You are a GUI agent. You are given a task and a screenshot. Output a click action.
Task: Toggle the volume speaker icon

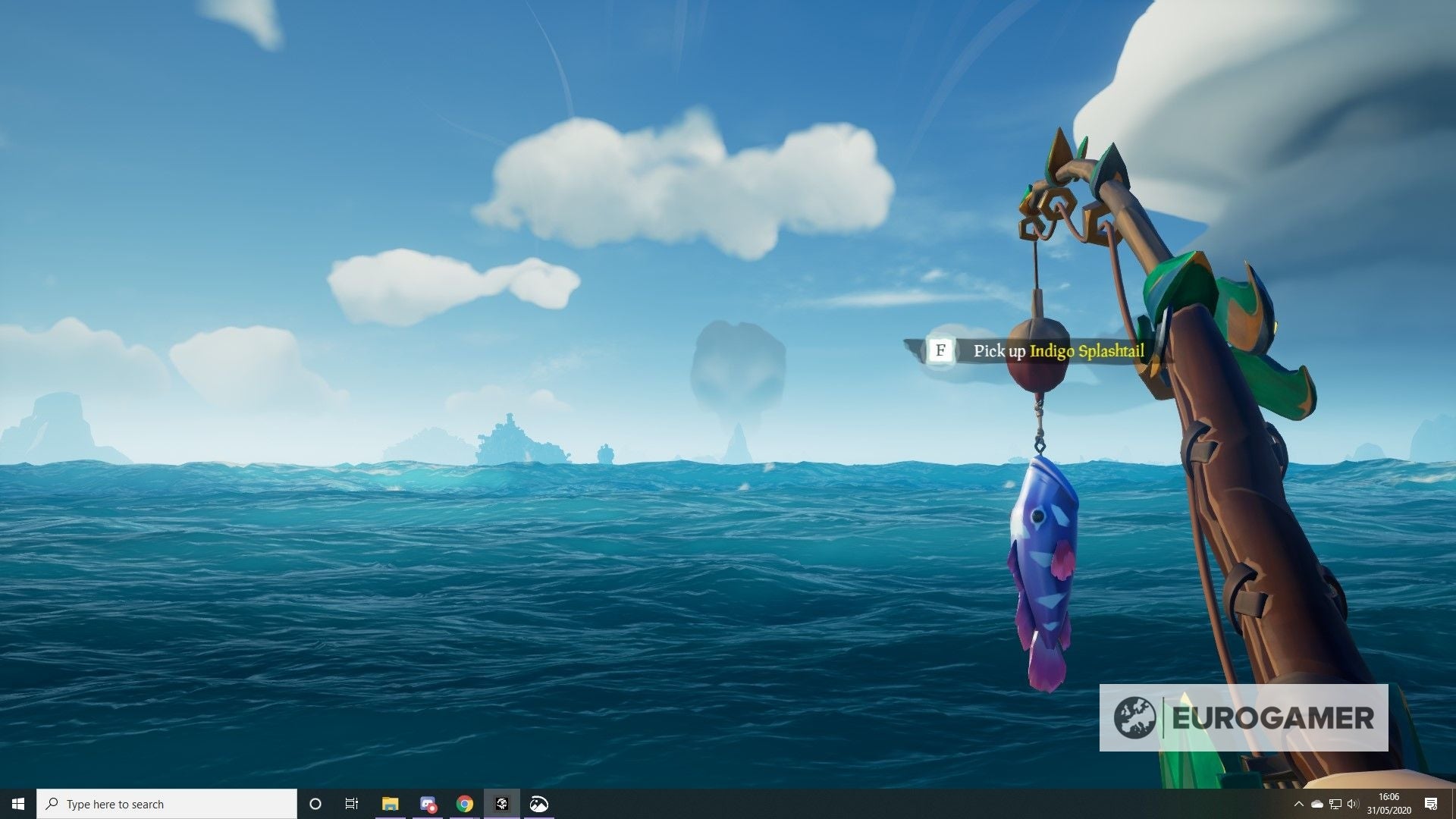pos(1353,804)
